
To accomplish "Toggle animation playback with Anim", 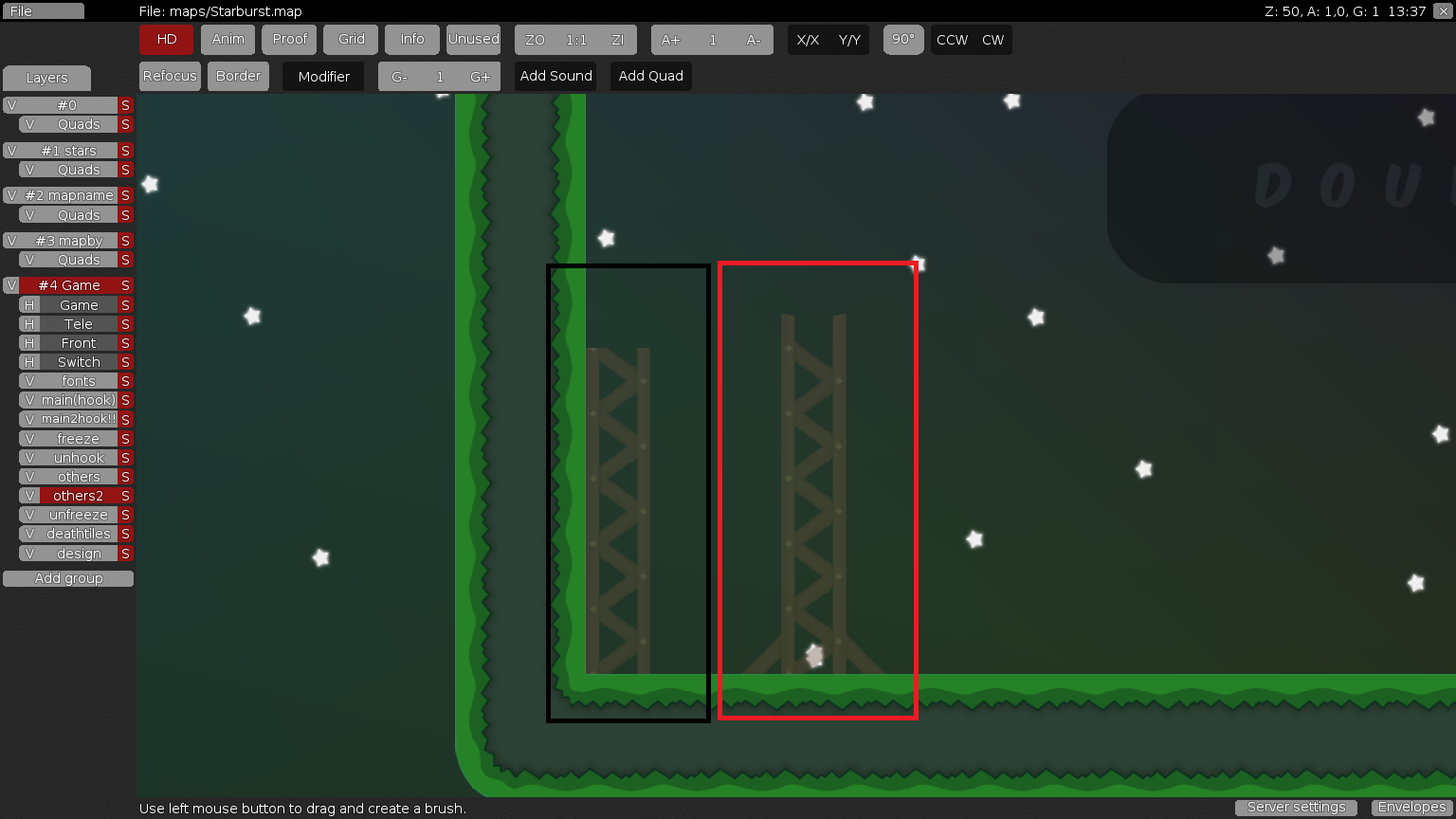I will pyautogui.click(x=227, y=40).
